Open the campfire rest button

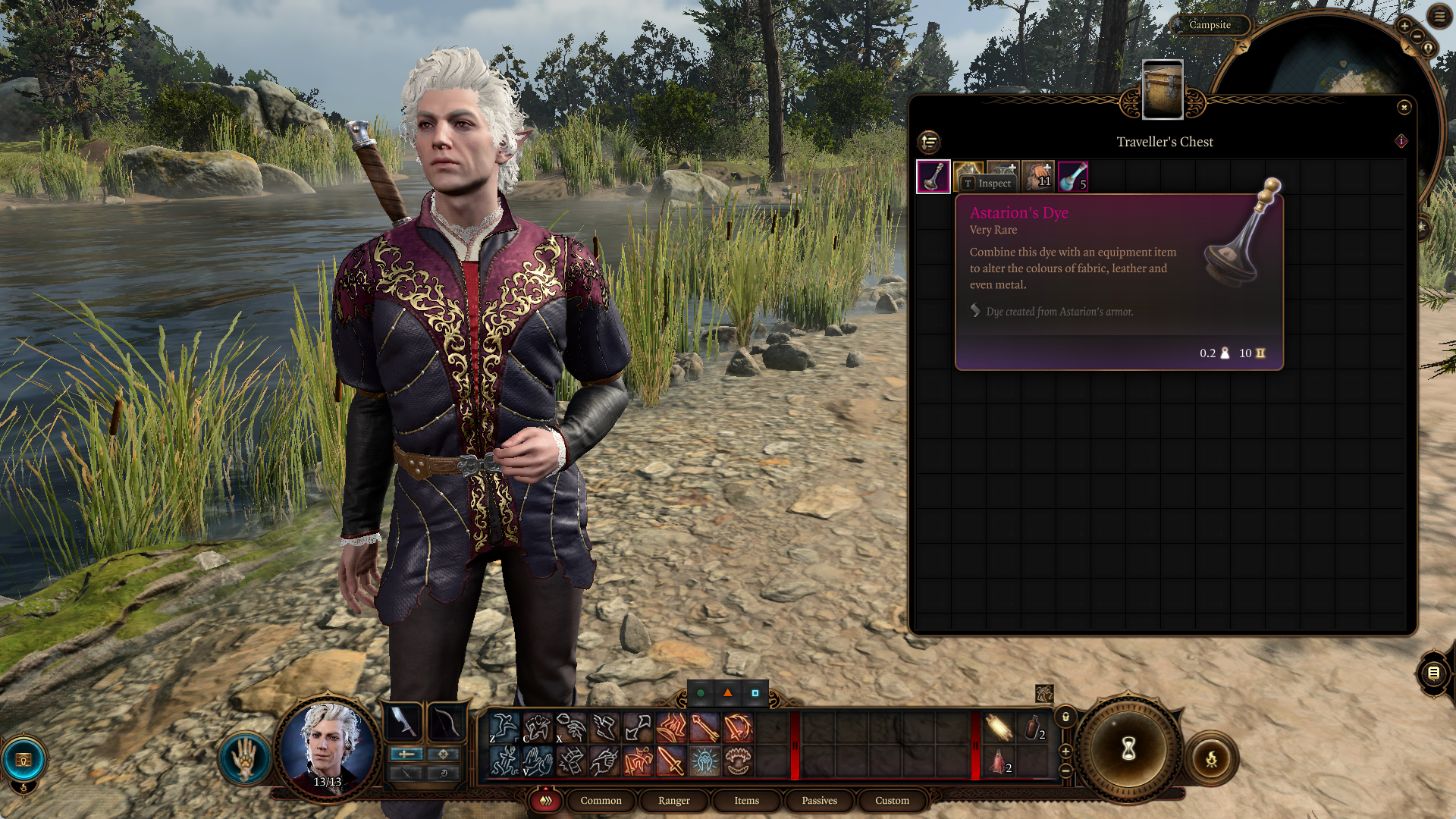1211,759
